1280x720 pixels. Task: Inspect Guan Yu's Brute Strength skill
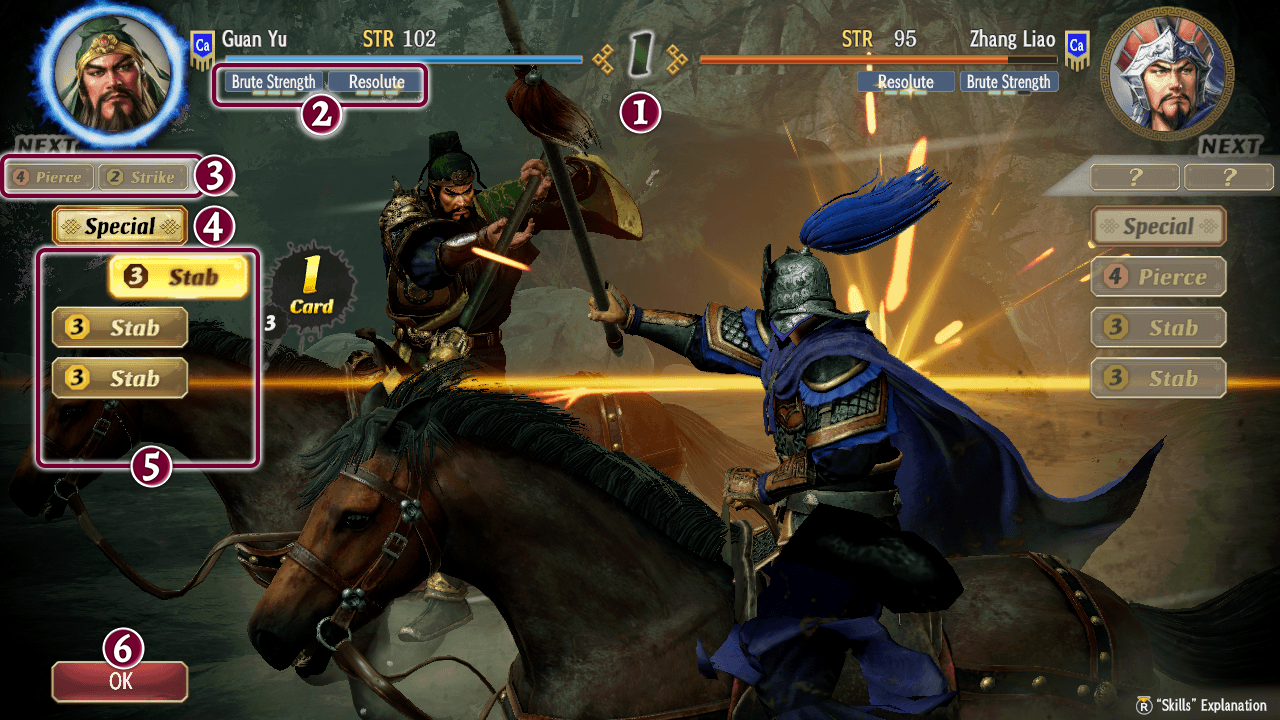click(273, 82)
